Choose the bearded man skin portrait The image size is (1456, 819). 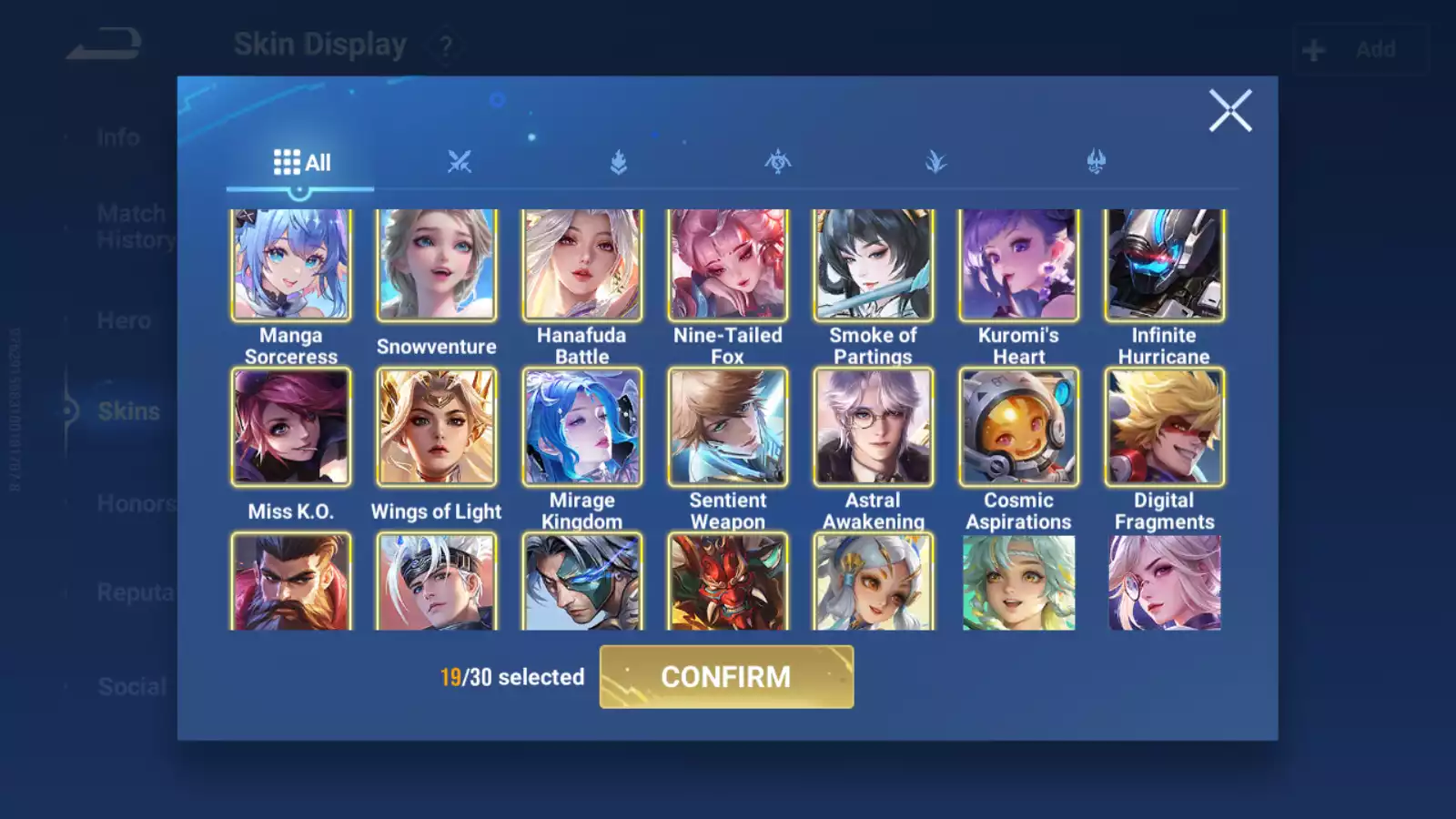point(291,582)
